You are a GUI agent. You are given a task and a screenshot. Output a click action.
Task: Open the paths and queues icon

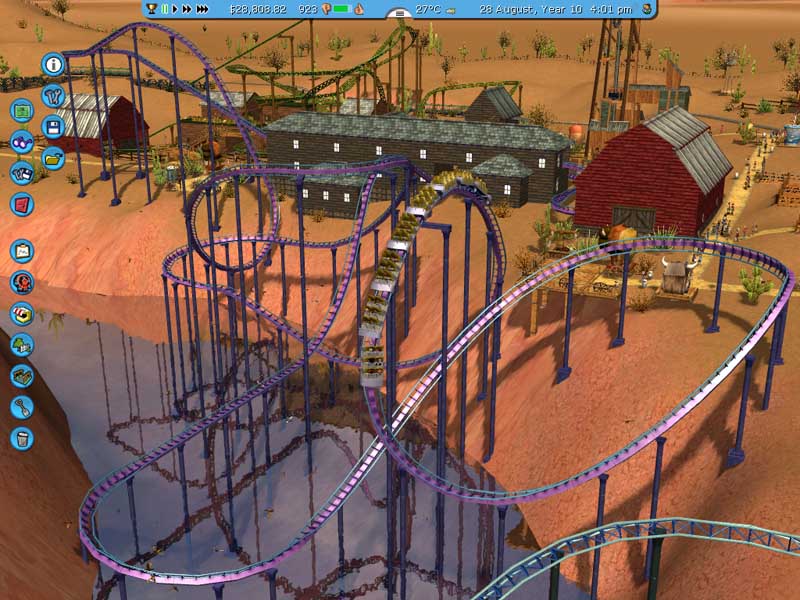[22, 375]
